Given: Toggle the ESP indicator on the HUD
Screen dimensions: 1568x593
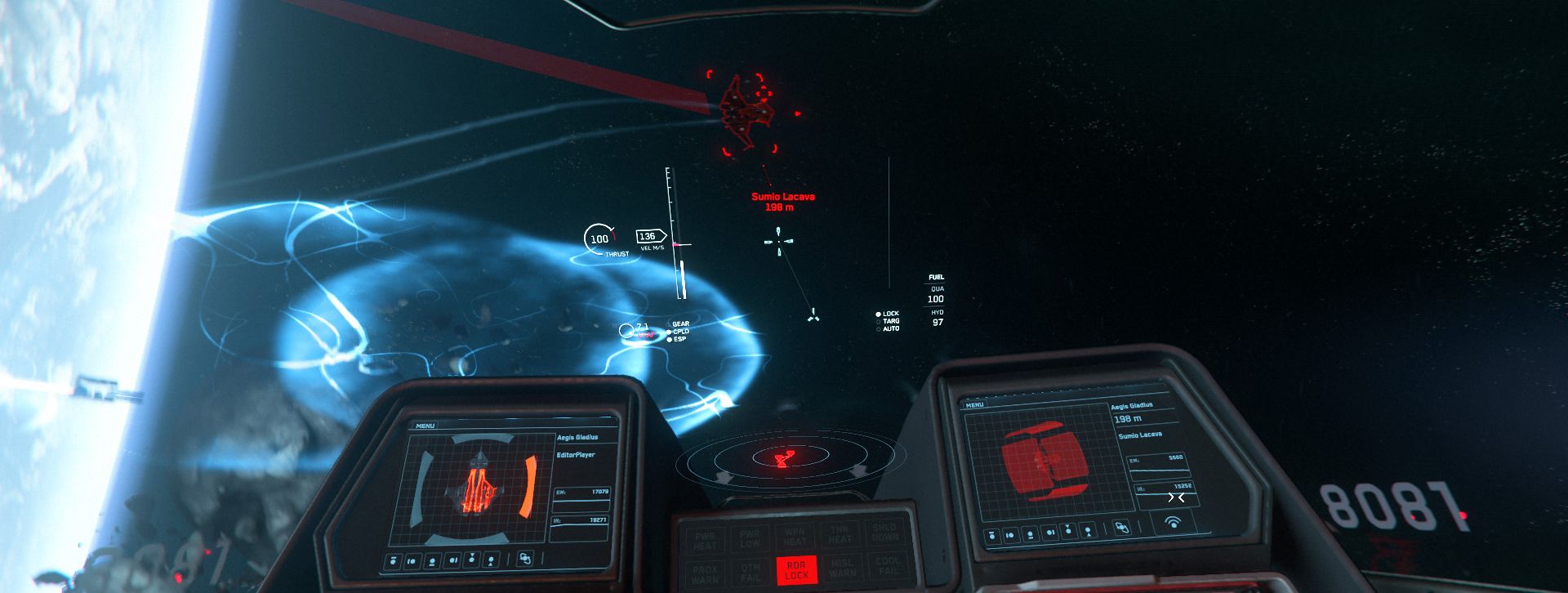Looking at the screenshot, I should pyautogui.click(x=678, y=339).
